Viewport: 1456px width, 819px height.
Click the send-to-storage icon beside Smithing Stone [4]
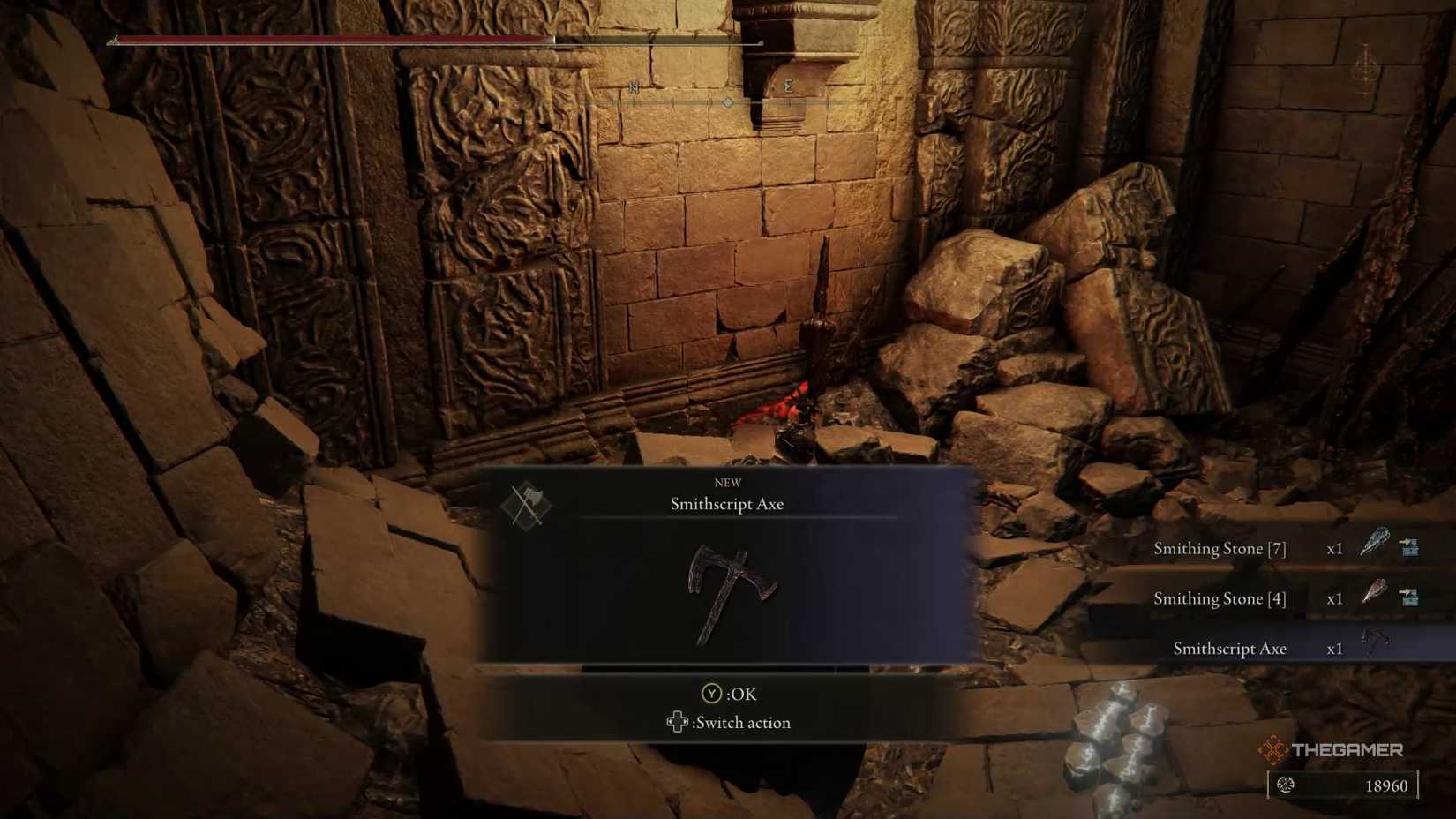click(1410, 597)
